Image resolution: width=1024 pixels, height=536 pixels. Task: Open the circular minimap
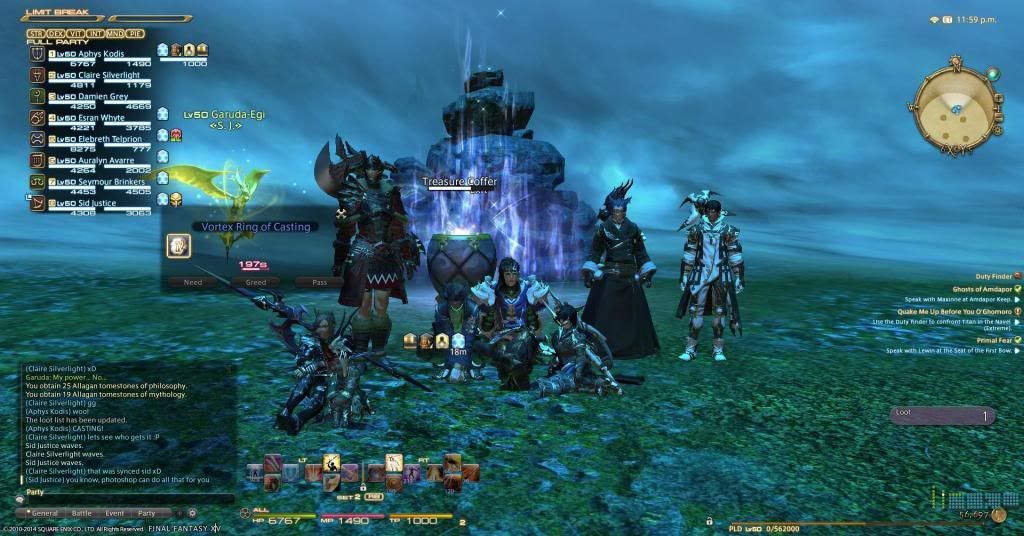coord(953,105)
